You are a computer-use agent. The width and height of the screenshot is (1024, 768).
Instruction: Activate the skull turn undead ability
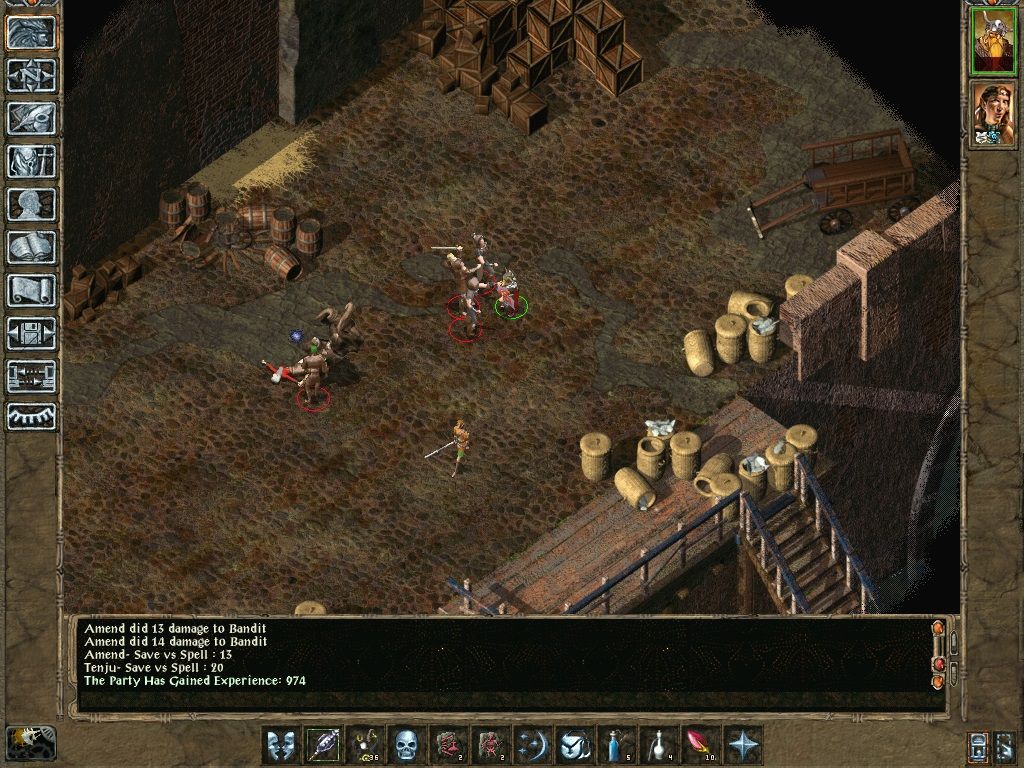(x=405, y=745)
